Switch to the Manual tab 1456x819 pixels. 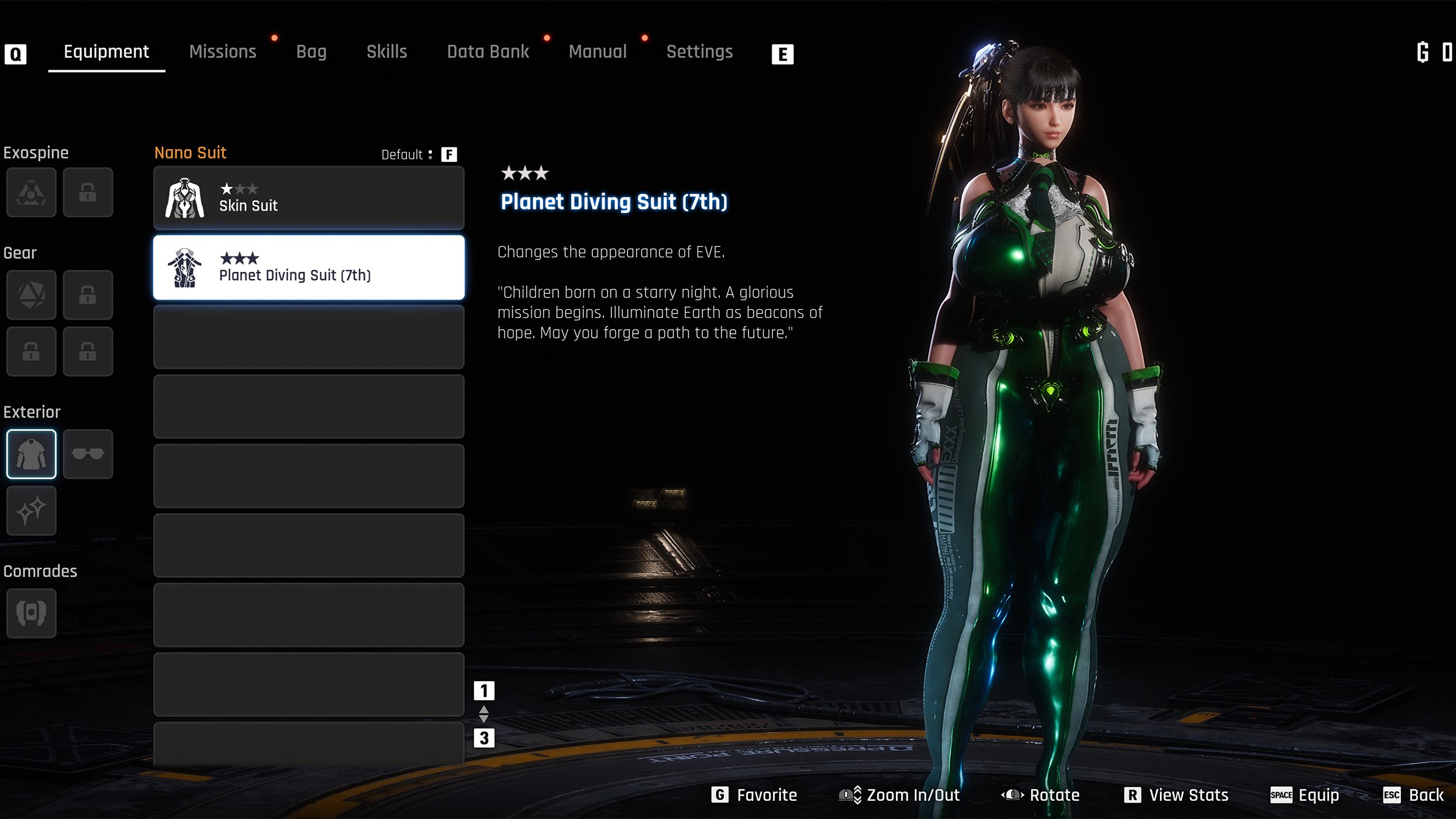[x=598, y=52]
